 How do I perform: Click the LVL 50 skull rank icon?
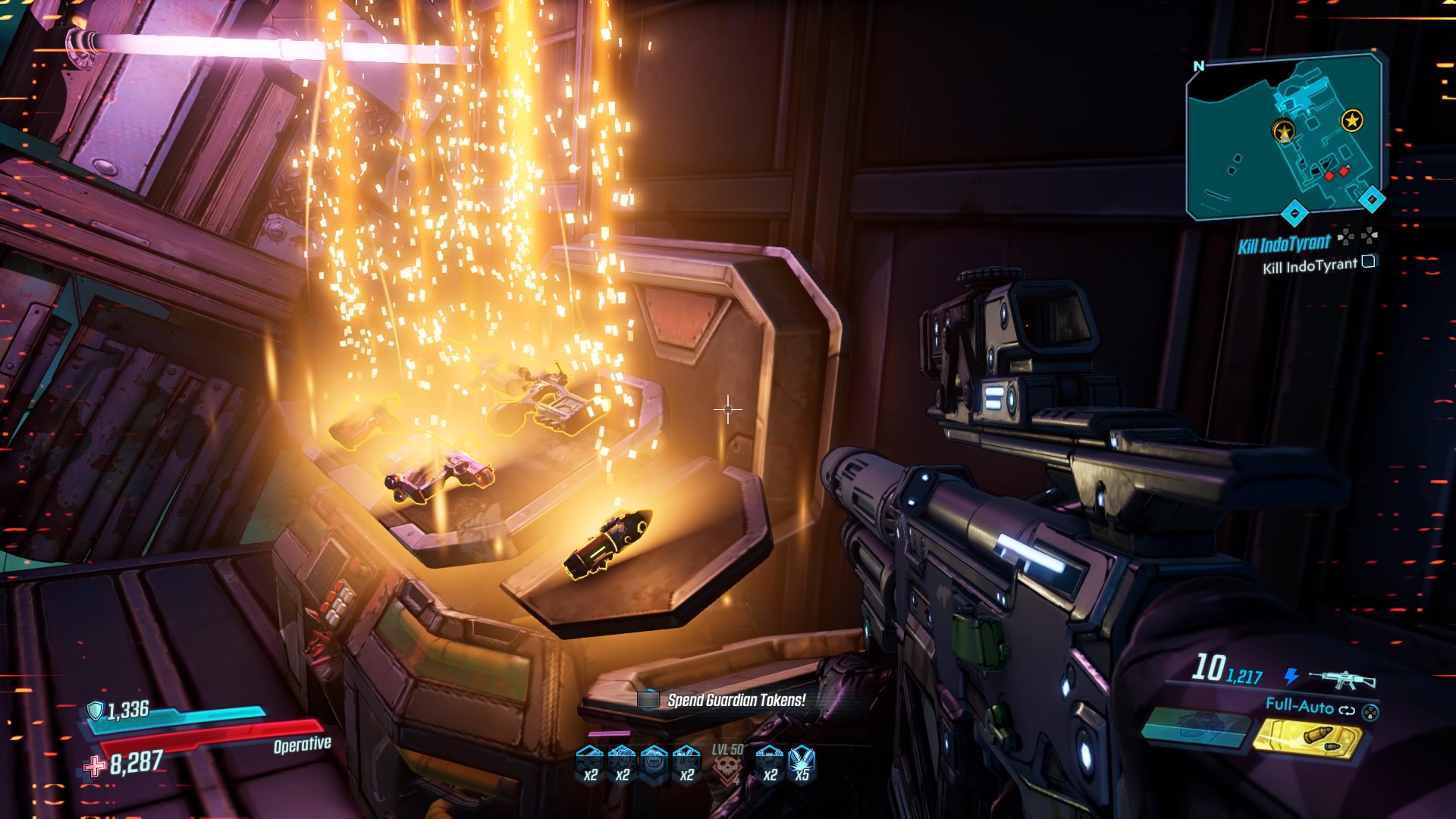pos(726,766)
